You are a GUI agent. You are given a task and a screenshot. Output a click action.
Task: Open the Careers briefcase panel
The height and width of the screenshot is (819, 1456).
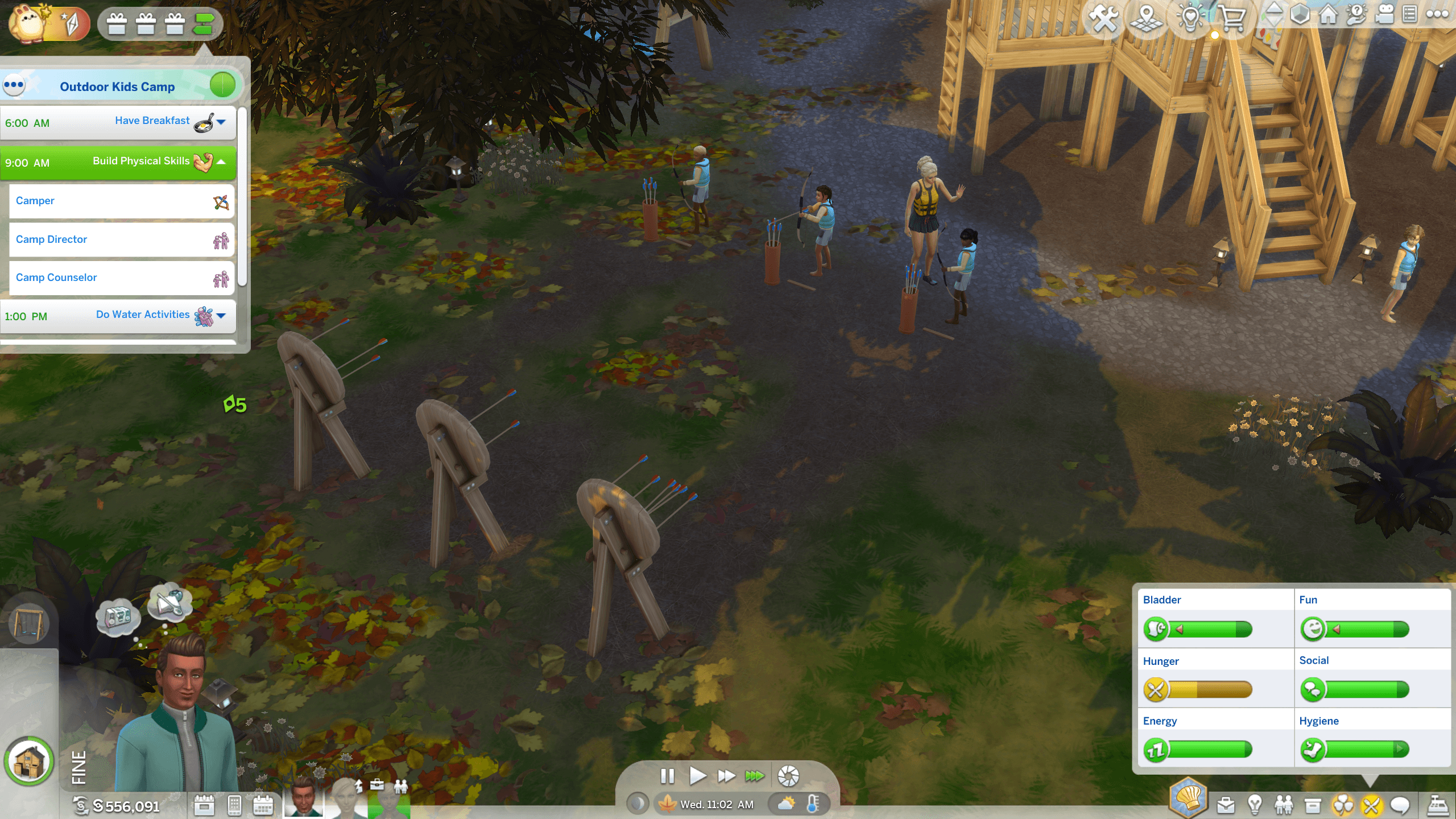tap(1226, 805)
